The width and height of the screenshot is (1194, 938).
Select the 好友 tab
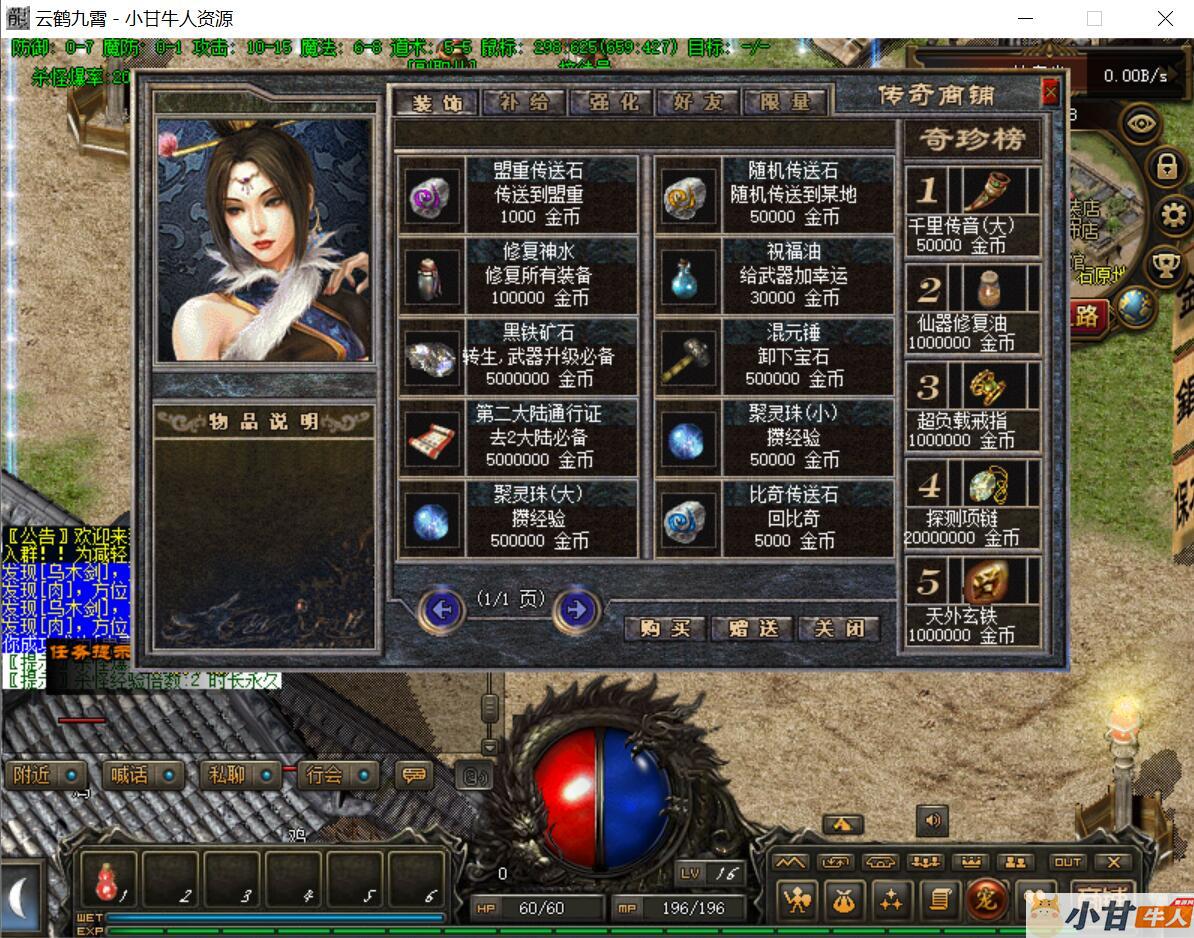pyautogui.click(x=697, y=102)
